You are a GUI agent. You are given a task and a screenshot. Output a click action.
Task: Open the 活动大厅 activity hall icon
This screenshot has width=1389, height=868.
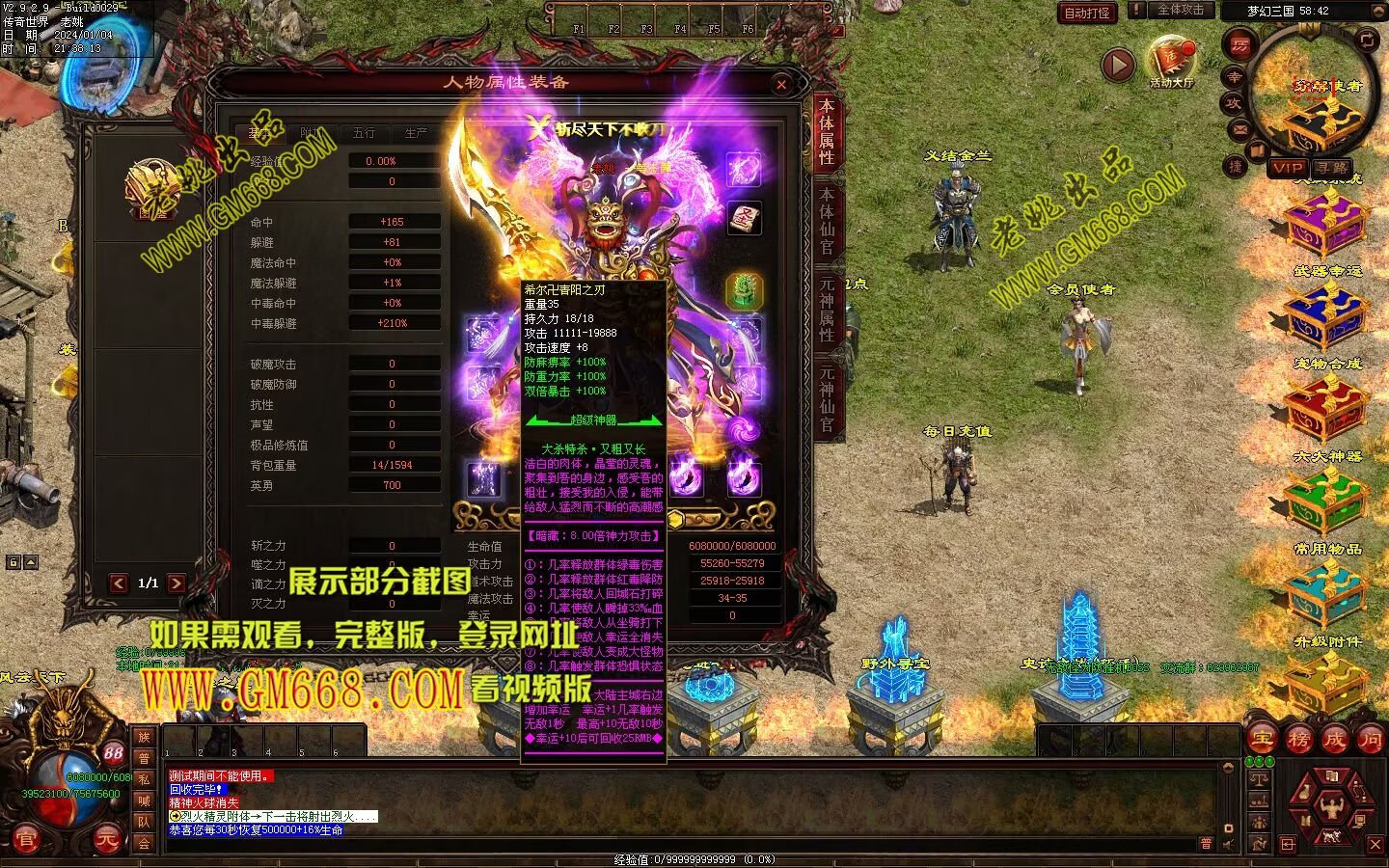coord(1171,61)
